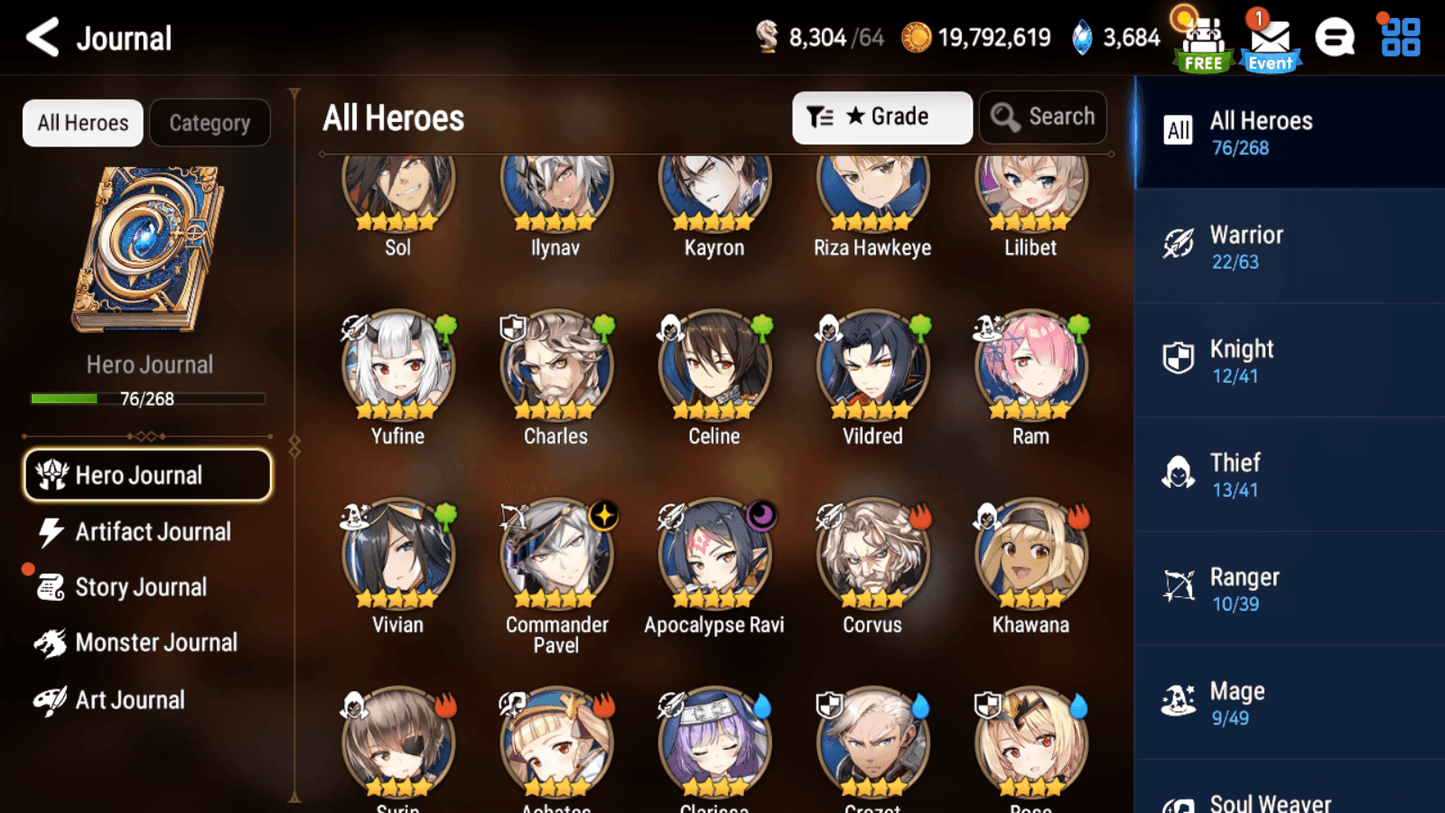The width and height of the screenshot is (1445, 813).
Task: Click the Stove community icon
Action: coord(1336,37)
